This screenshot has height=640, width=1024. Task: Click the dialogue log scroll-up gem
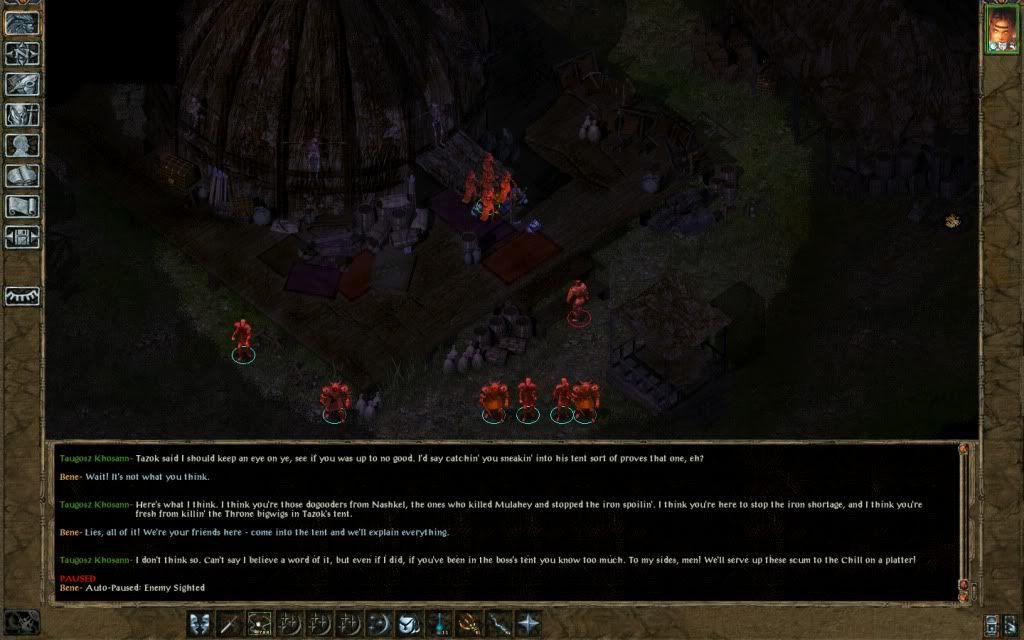(964, 450)
